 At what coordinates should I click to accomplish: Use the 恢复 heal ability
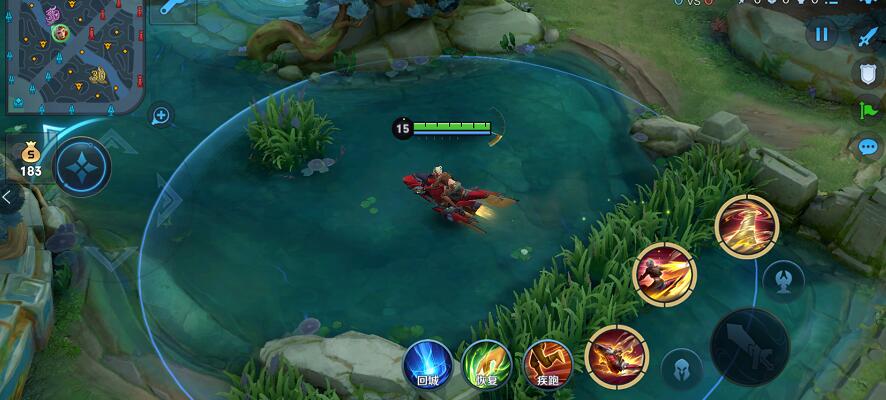(487, 364)
